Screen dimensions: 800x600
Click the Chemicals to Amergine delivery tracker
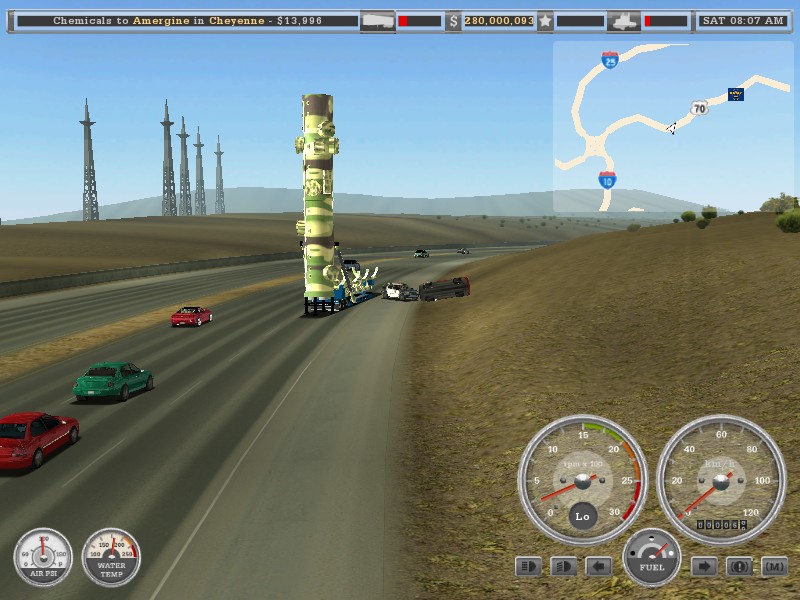tap(186, 20)
